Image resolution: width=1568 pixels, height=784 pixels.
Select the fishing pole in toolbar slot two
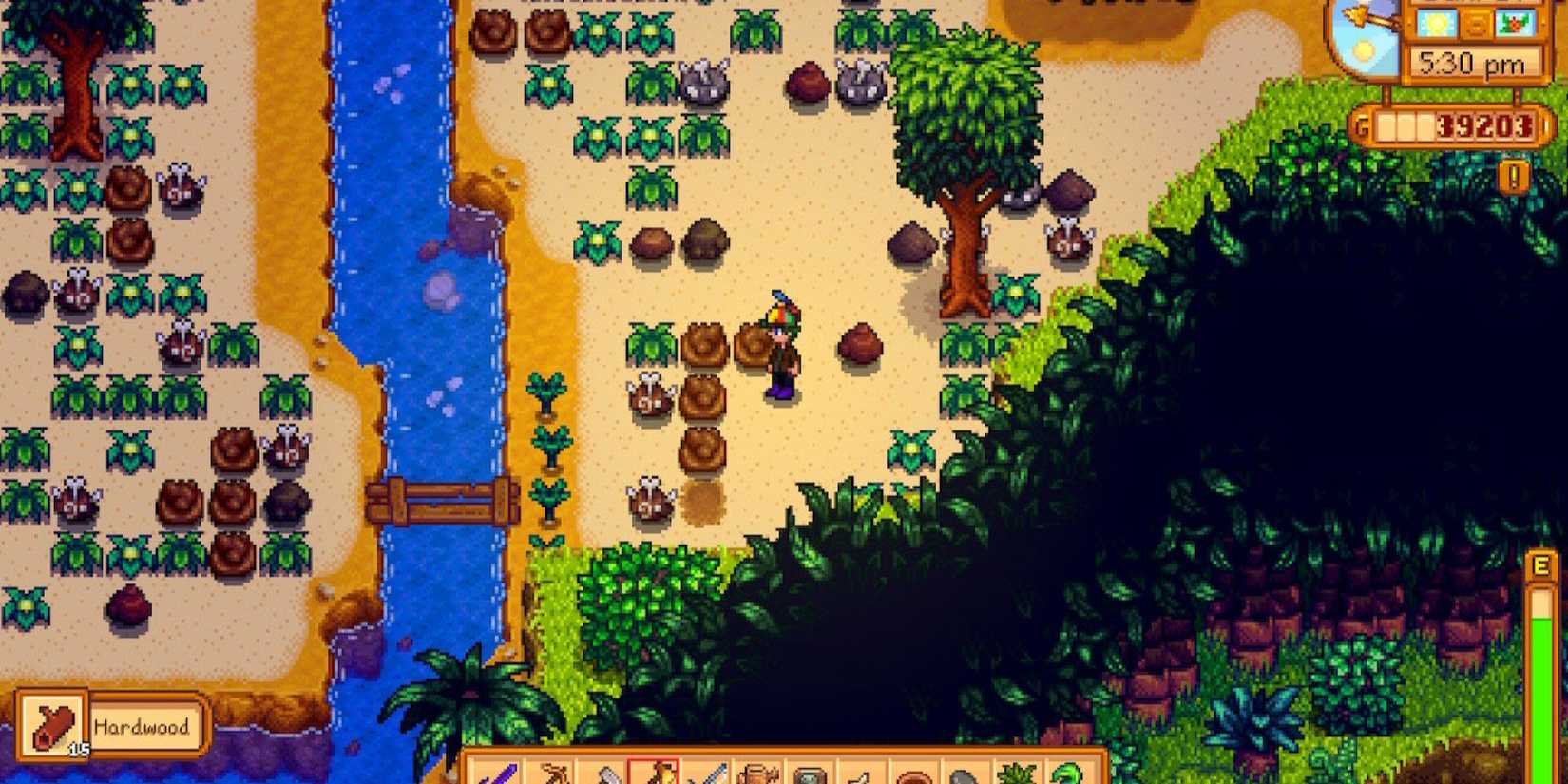(x=554, y=774)
